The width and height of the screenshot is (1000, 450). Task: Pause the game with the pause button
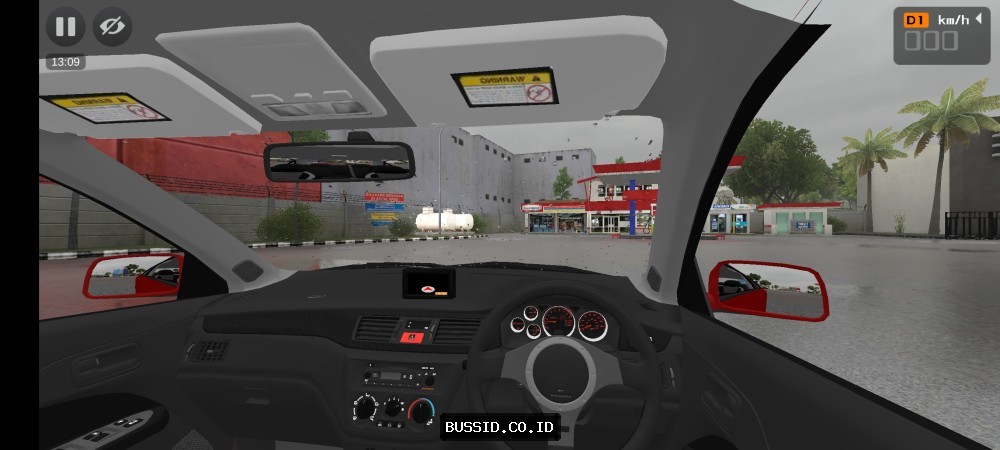pyautogui.click(x=65, y=27)
